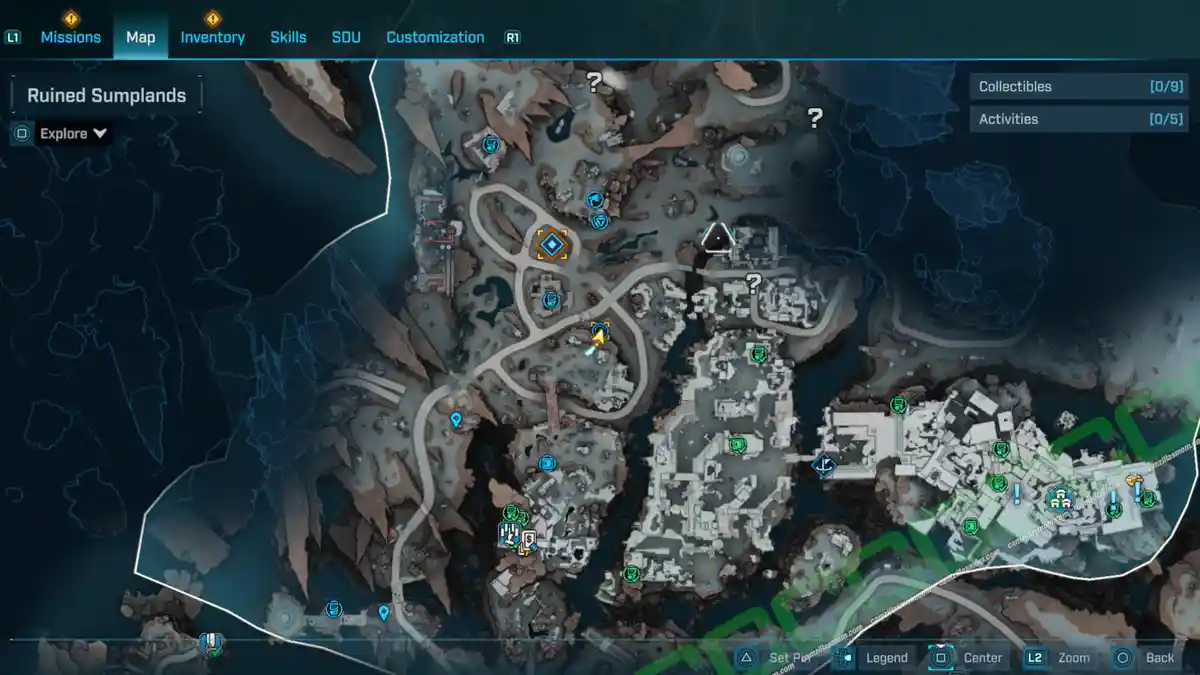Switch to the Customization tab
Image resolution: width=1200 pixels, height=675 pixels.
point(435,37)
